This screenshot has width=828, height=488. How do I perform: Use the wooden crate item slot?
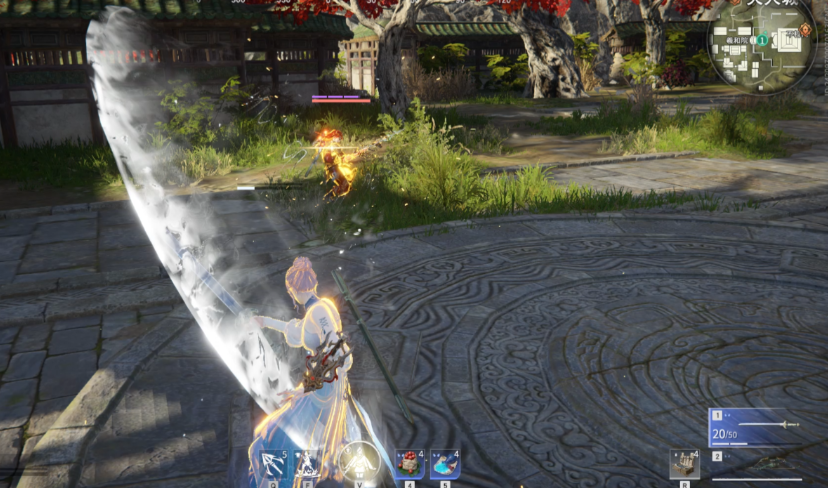coord(684,464)
